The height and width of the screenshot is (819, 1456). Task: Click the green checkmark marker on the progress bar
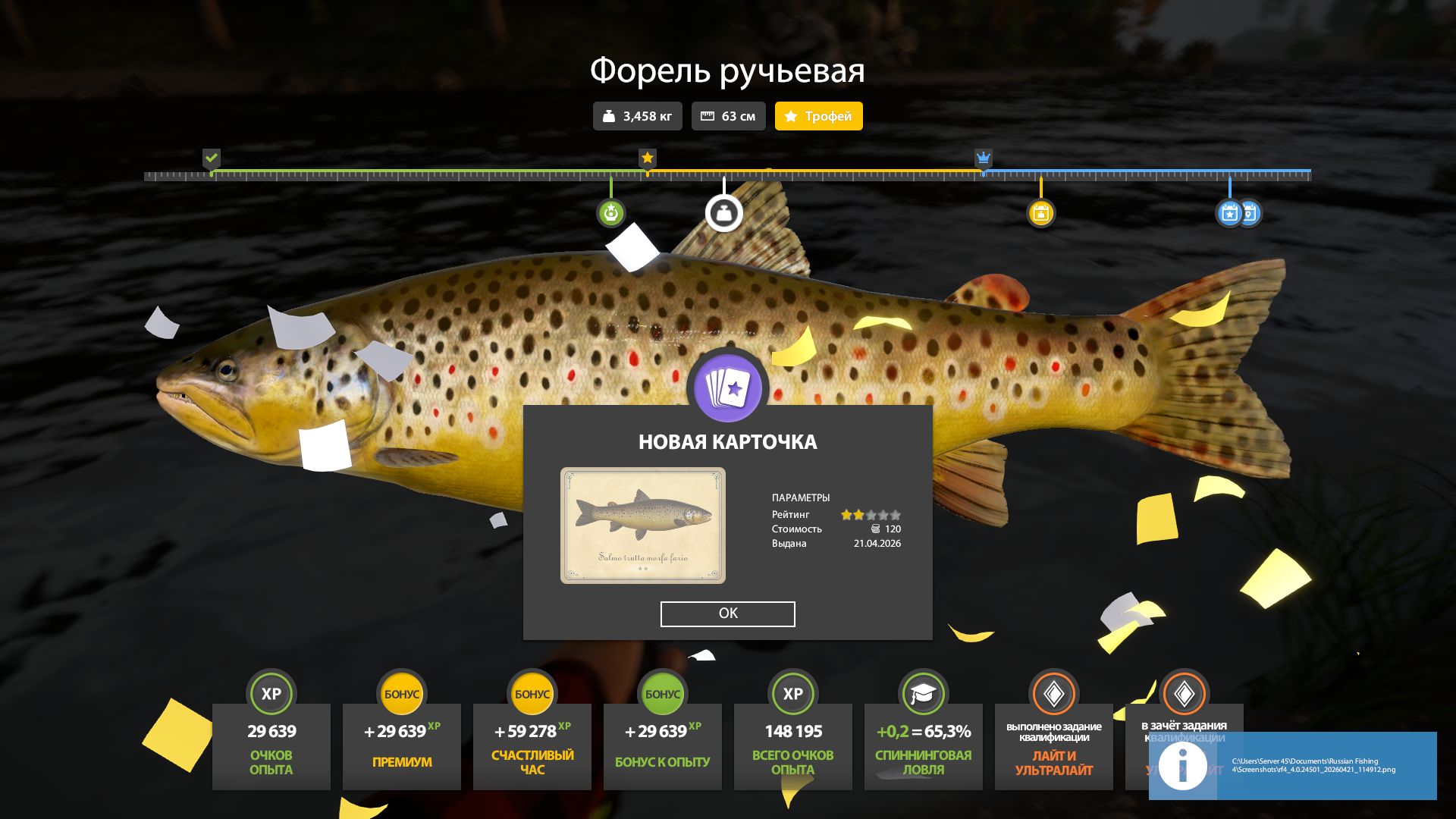[212, 158]
